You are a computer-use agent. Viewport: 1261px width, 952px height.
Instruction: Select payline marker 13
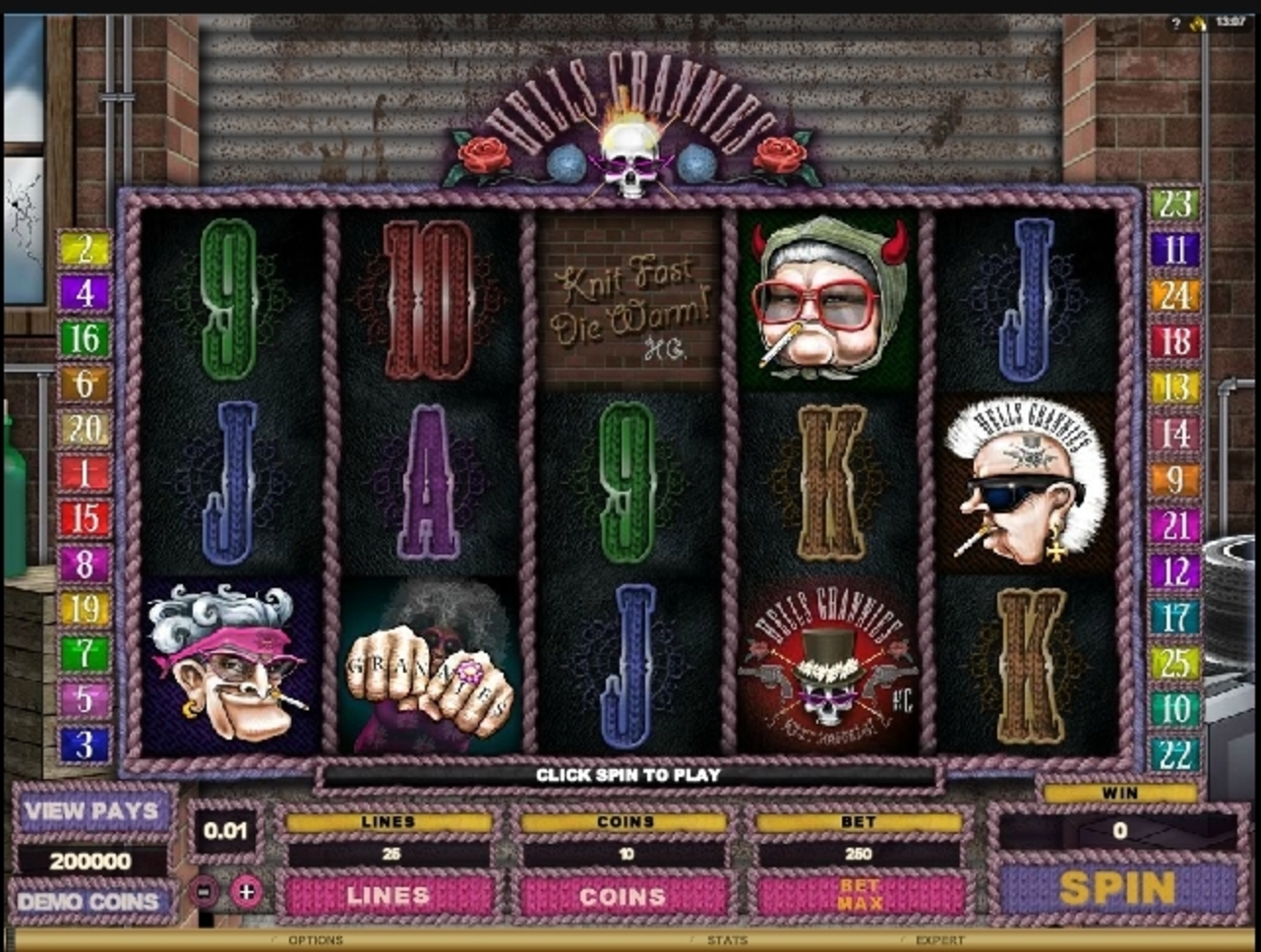coord(1174,387)
